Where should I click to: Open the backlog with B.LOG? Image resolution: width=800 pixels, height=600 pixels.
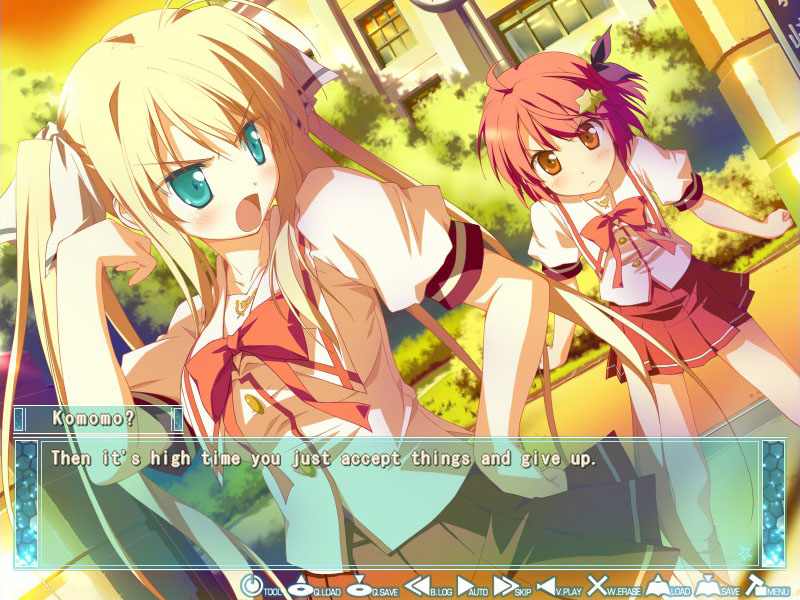(x=420, y=586)
